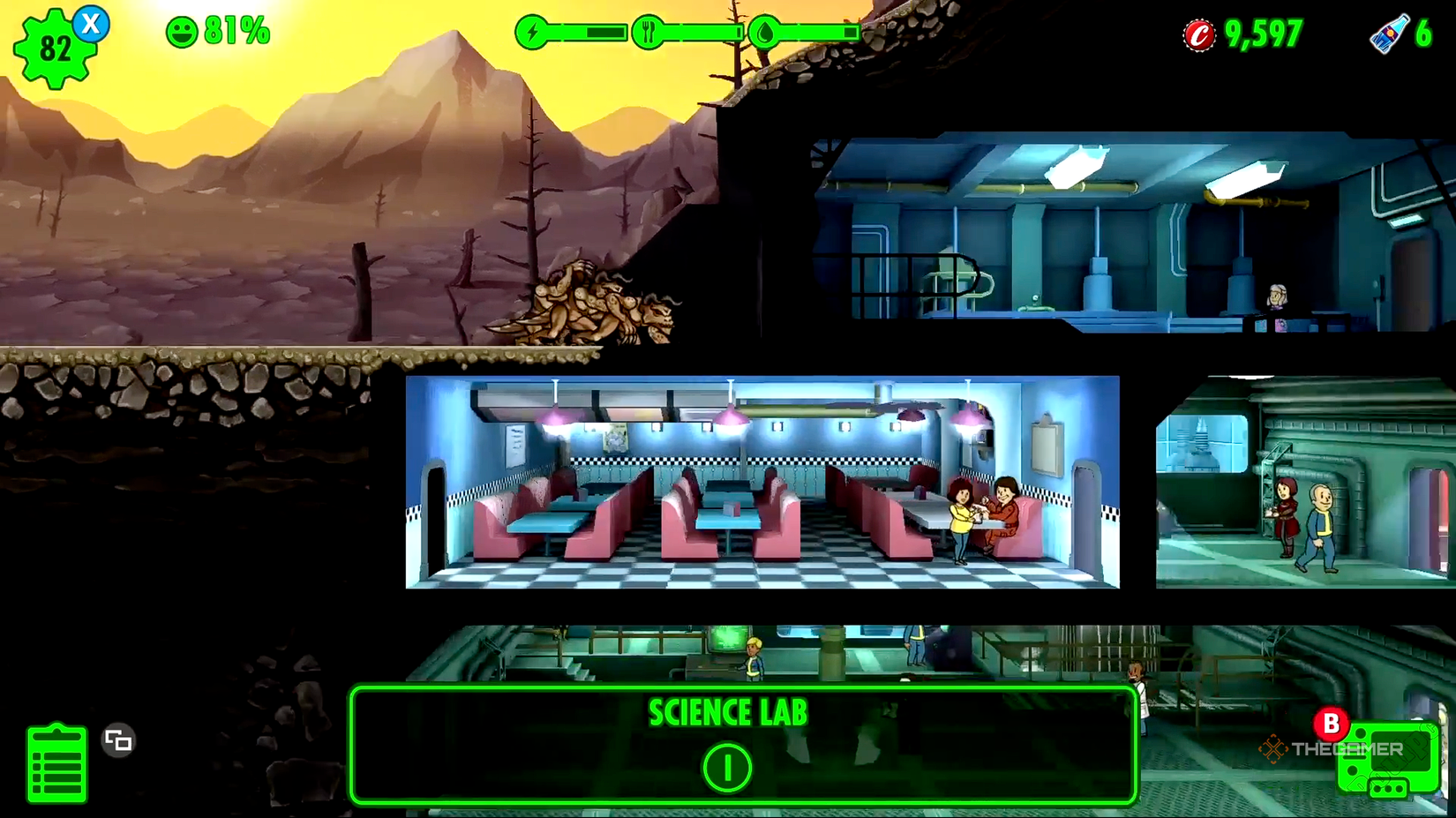This screenshot has width=1456, height=818.
Task: Dismiss the notification with the blue X
Action: [88, 25]
